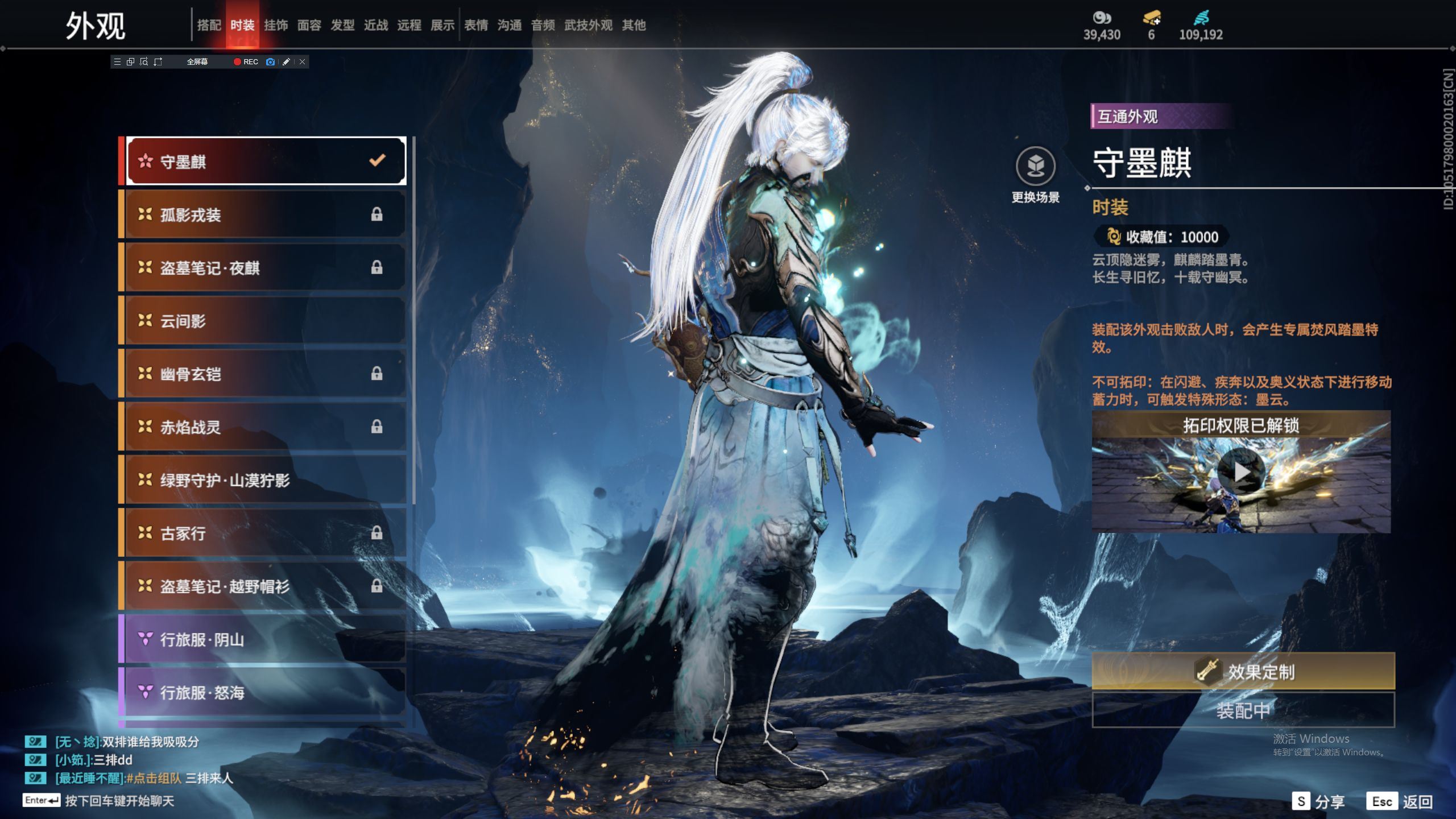Screen dimensions: 1456x819
Task: Select the 绿野守护·山漠狩影 outfit
Action: (265, 480)
